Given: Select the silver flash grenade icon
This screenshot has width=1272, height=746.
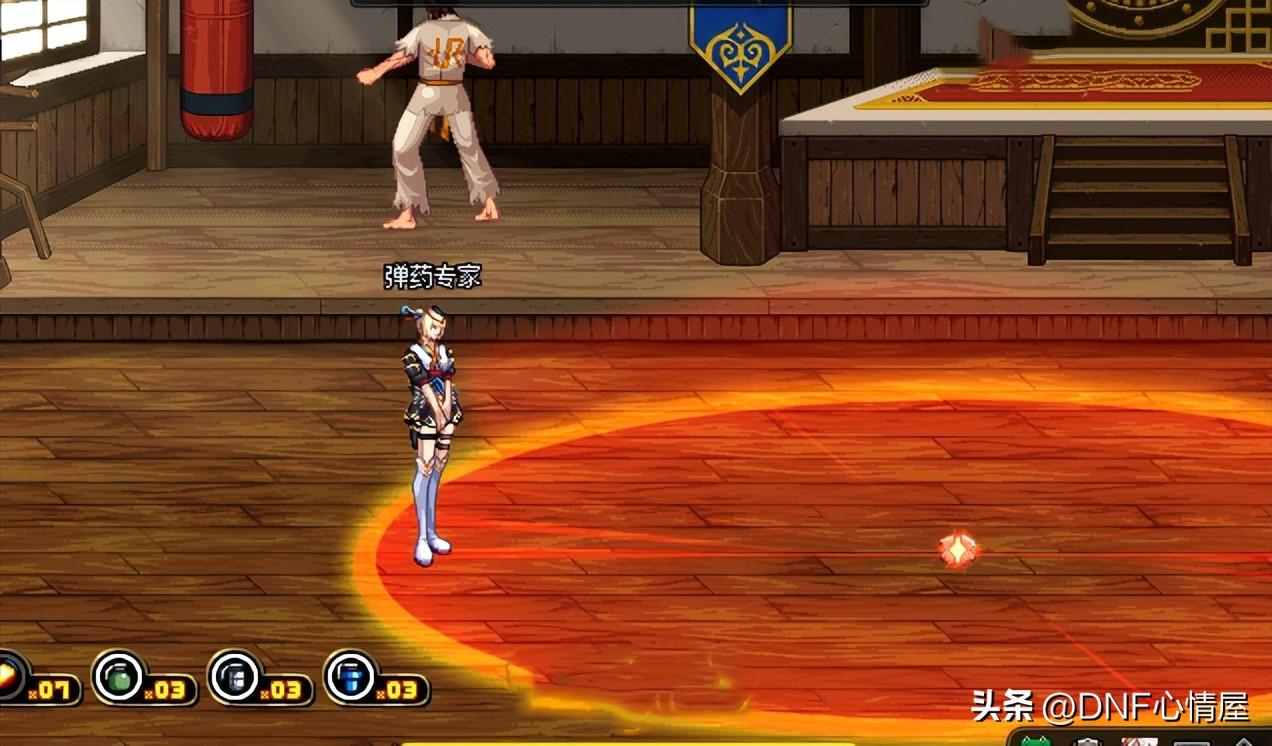Looking at the screenshot, I should [235, 677].
